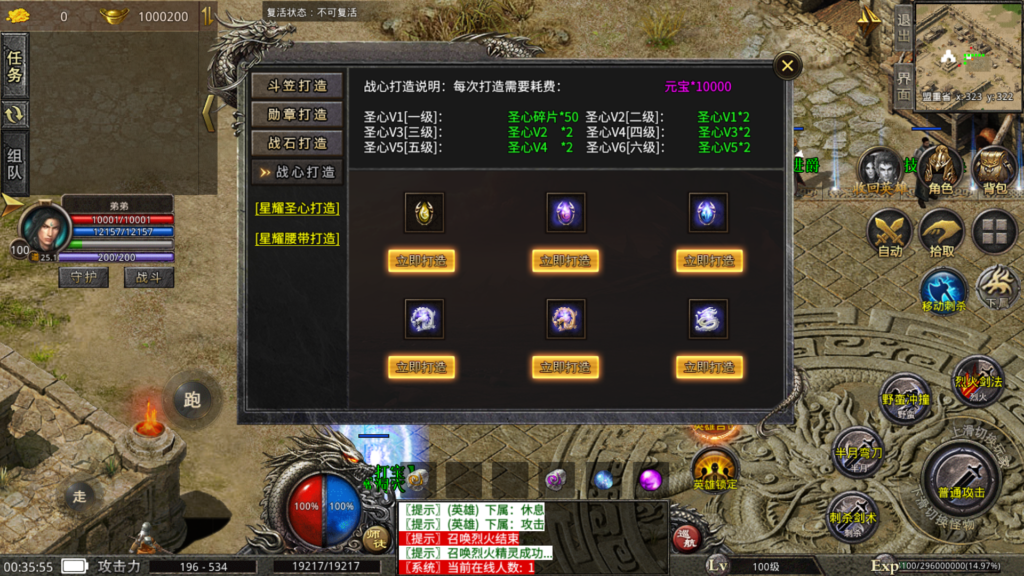Open the minimap

click(966, 45)
